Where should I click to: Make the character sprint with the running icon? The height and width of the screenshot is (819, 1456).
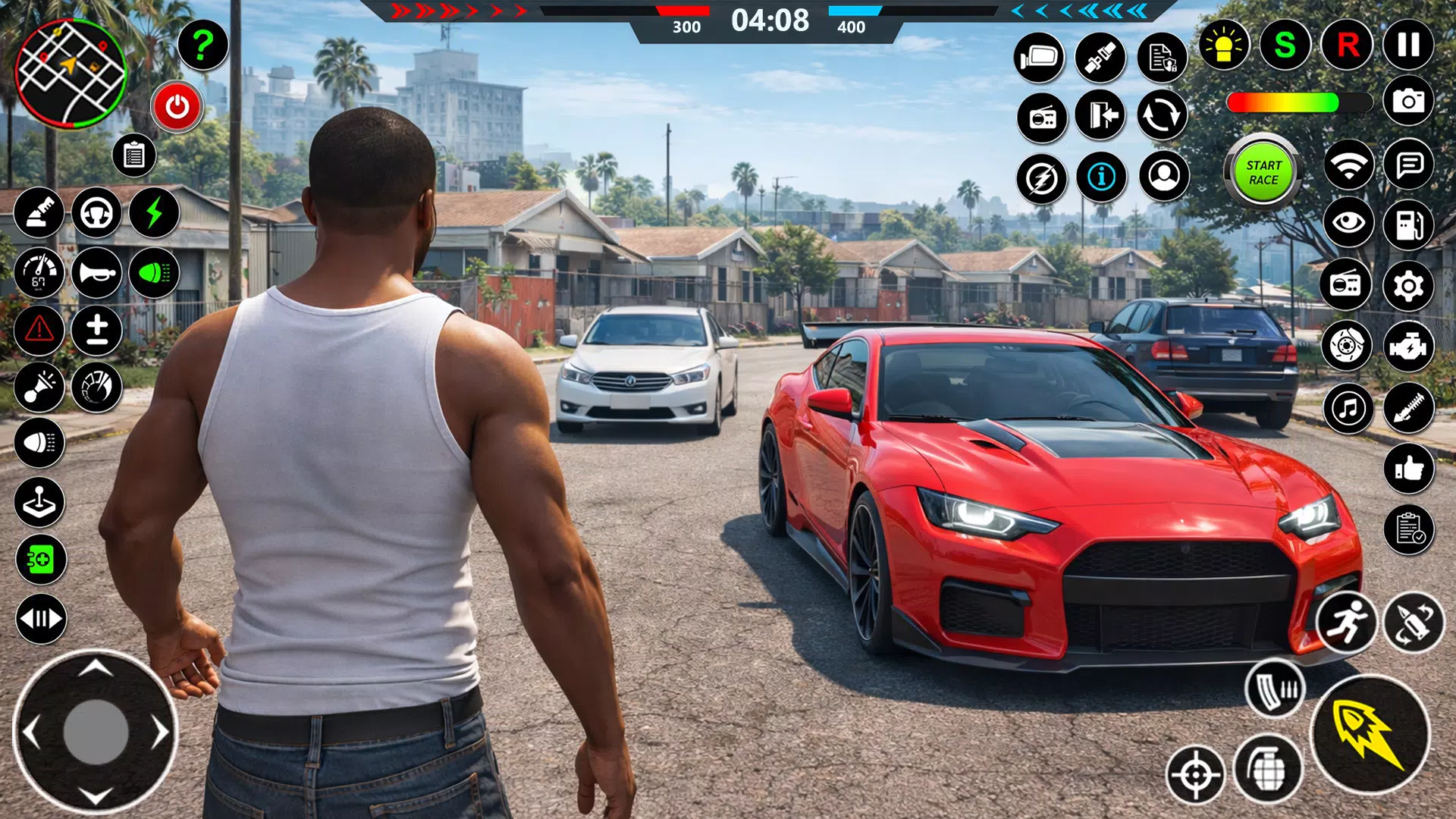pos(1346,622)
